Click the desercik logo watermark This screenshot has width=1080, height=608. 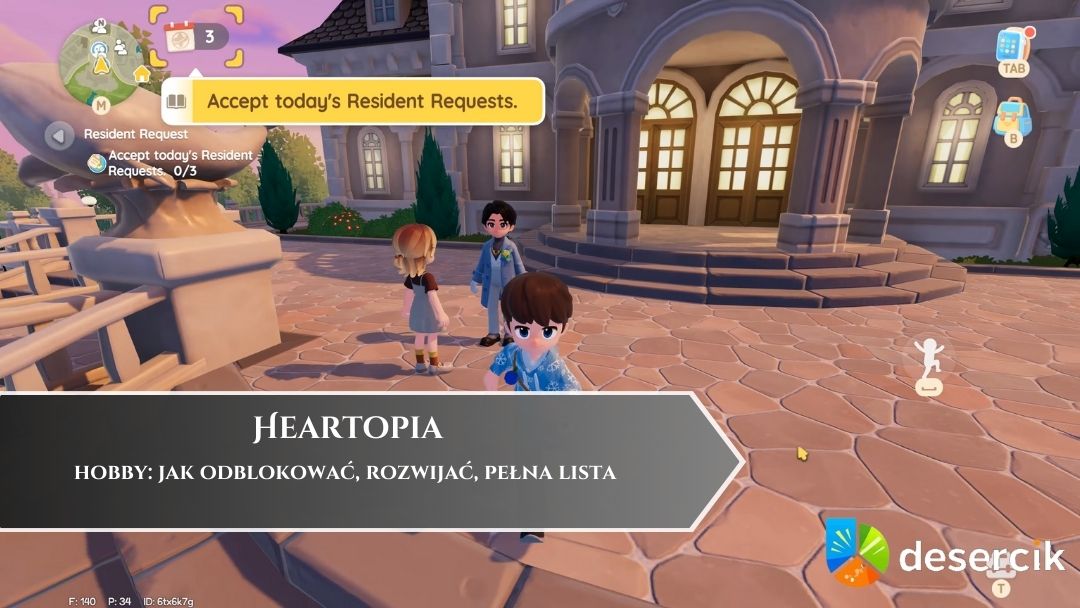tap(946, 553)
